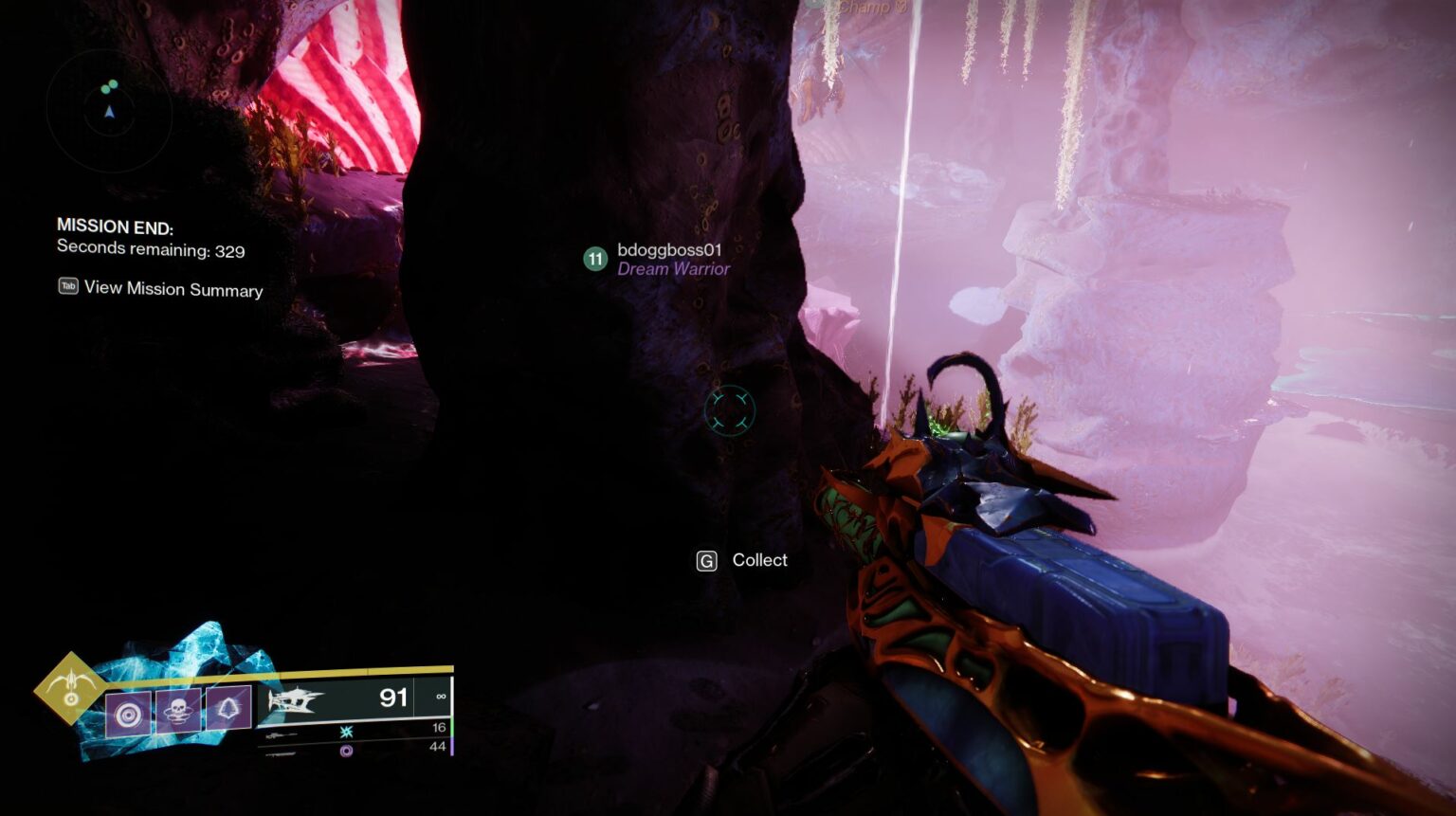The width and height of the screenshot is (1456, 816).
Task: Click the Dream Warrior title text
Action: coord(674,270)
